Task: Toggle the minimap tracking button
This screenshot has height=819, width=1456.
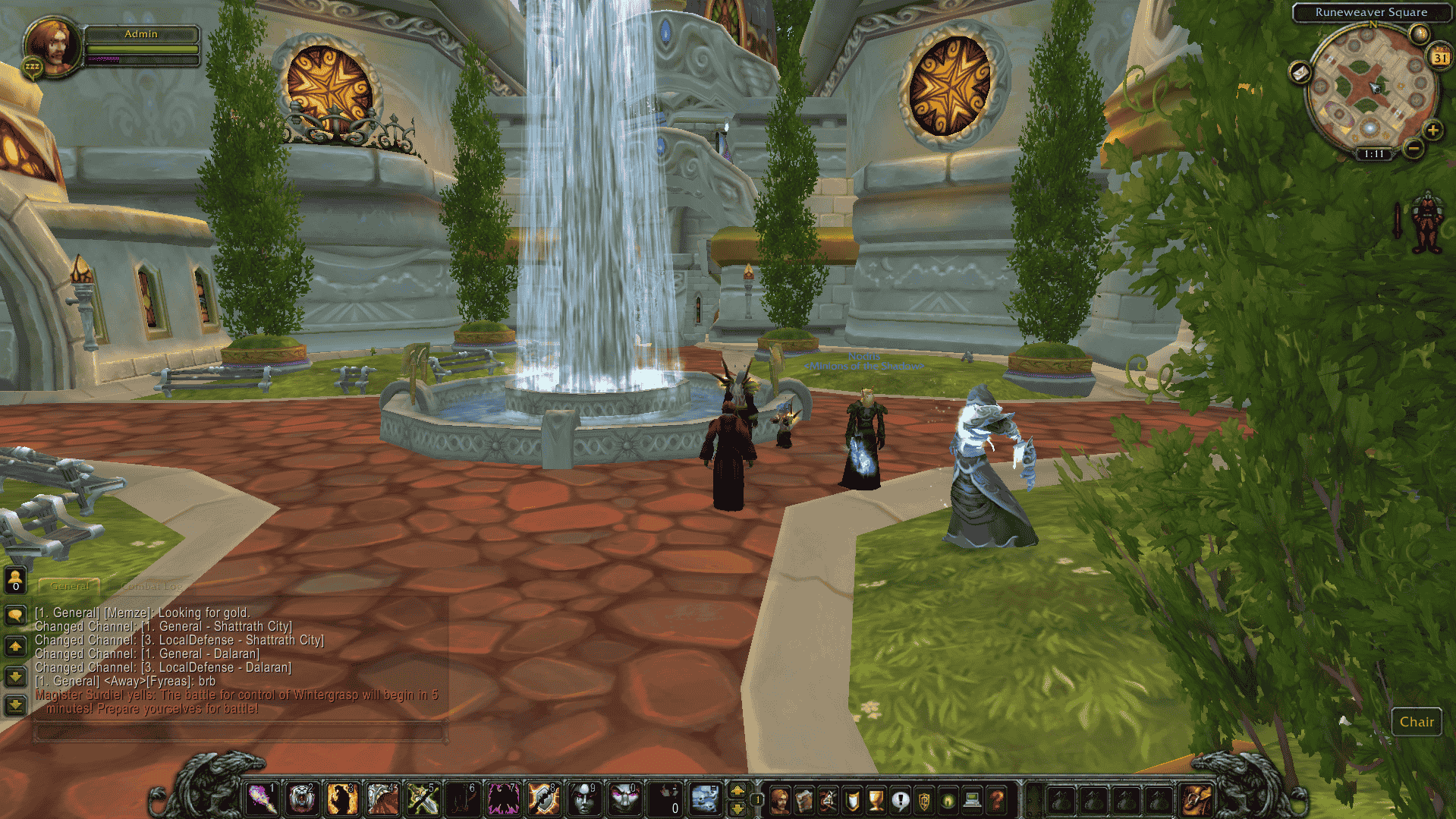Action: point(1420,35)
